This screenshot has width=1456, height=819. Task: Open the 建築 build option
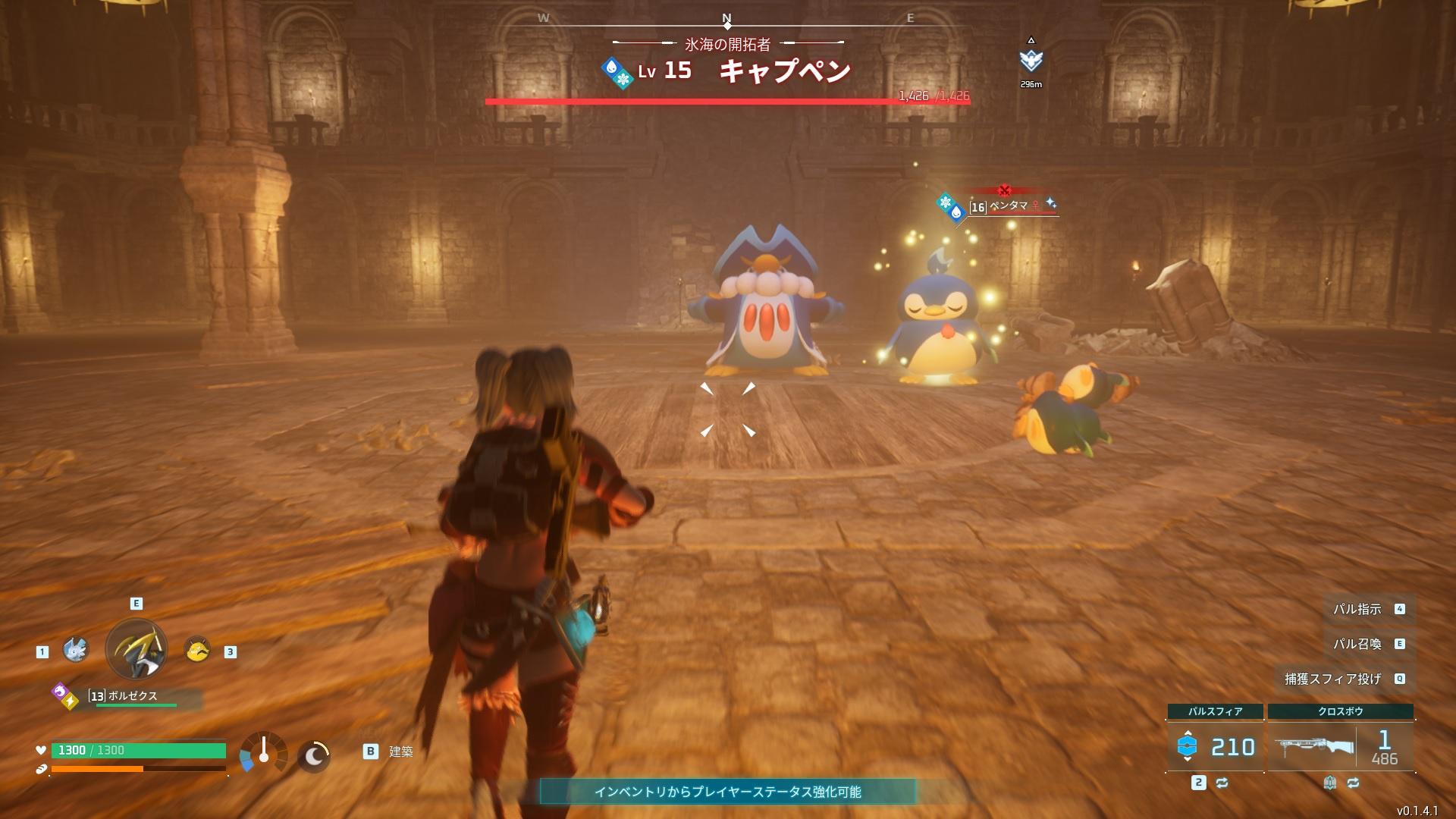tap(400, 752)
